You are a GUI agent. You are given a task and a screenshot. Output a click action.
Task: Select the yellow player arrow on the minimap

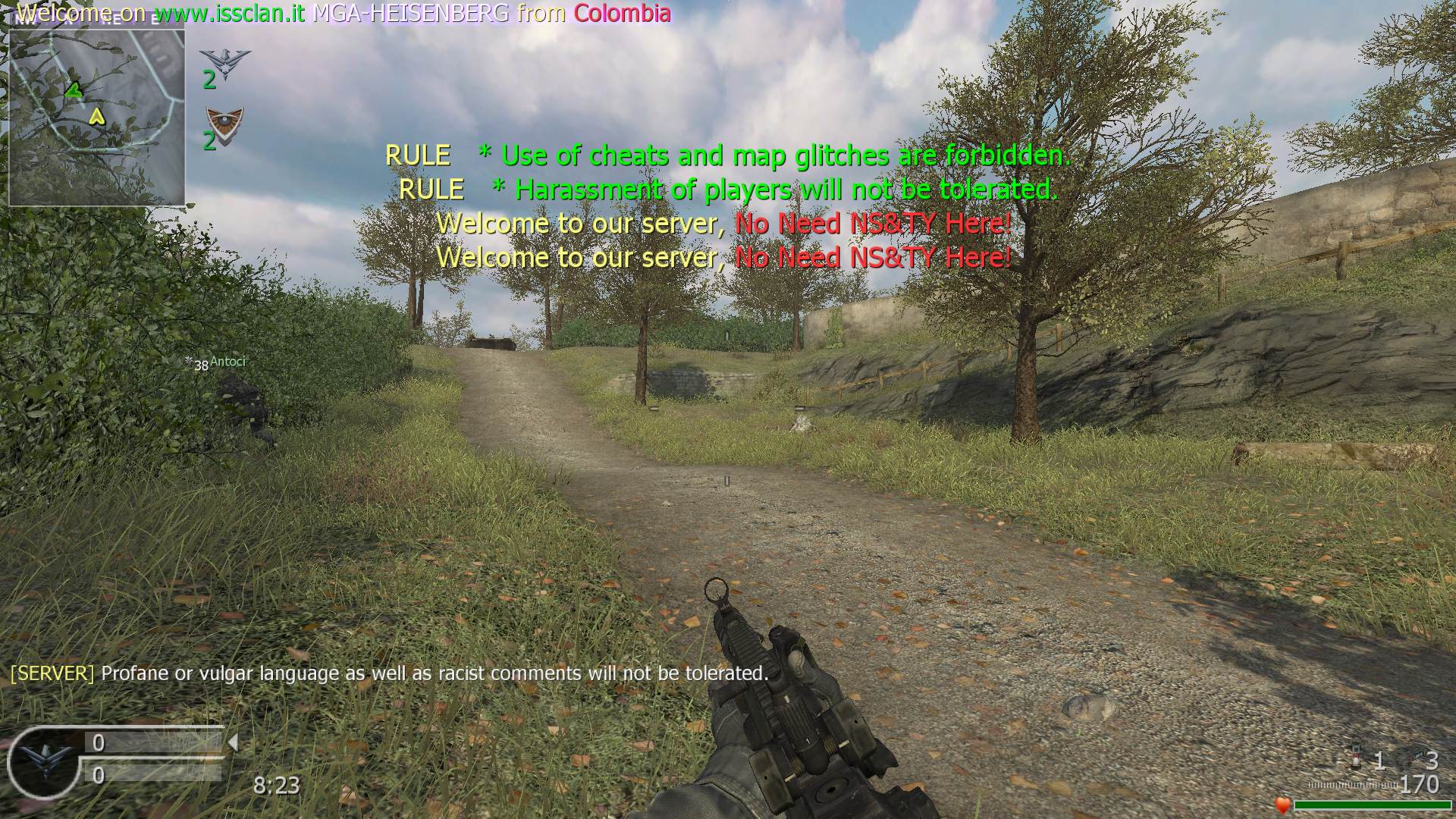click(96, 116)
